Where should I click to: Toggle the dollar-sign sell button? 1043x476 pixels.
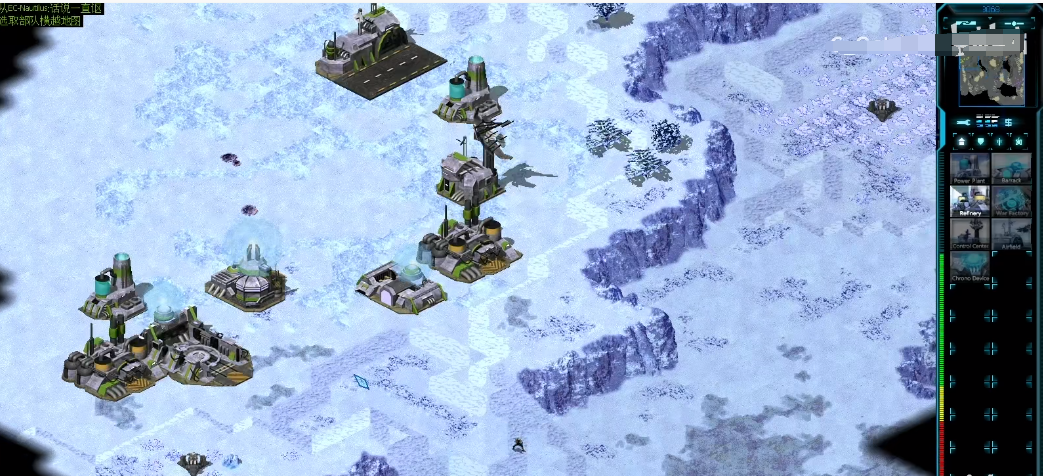(1010, 122)
